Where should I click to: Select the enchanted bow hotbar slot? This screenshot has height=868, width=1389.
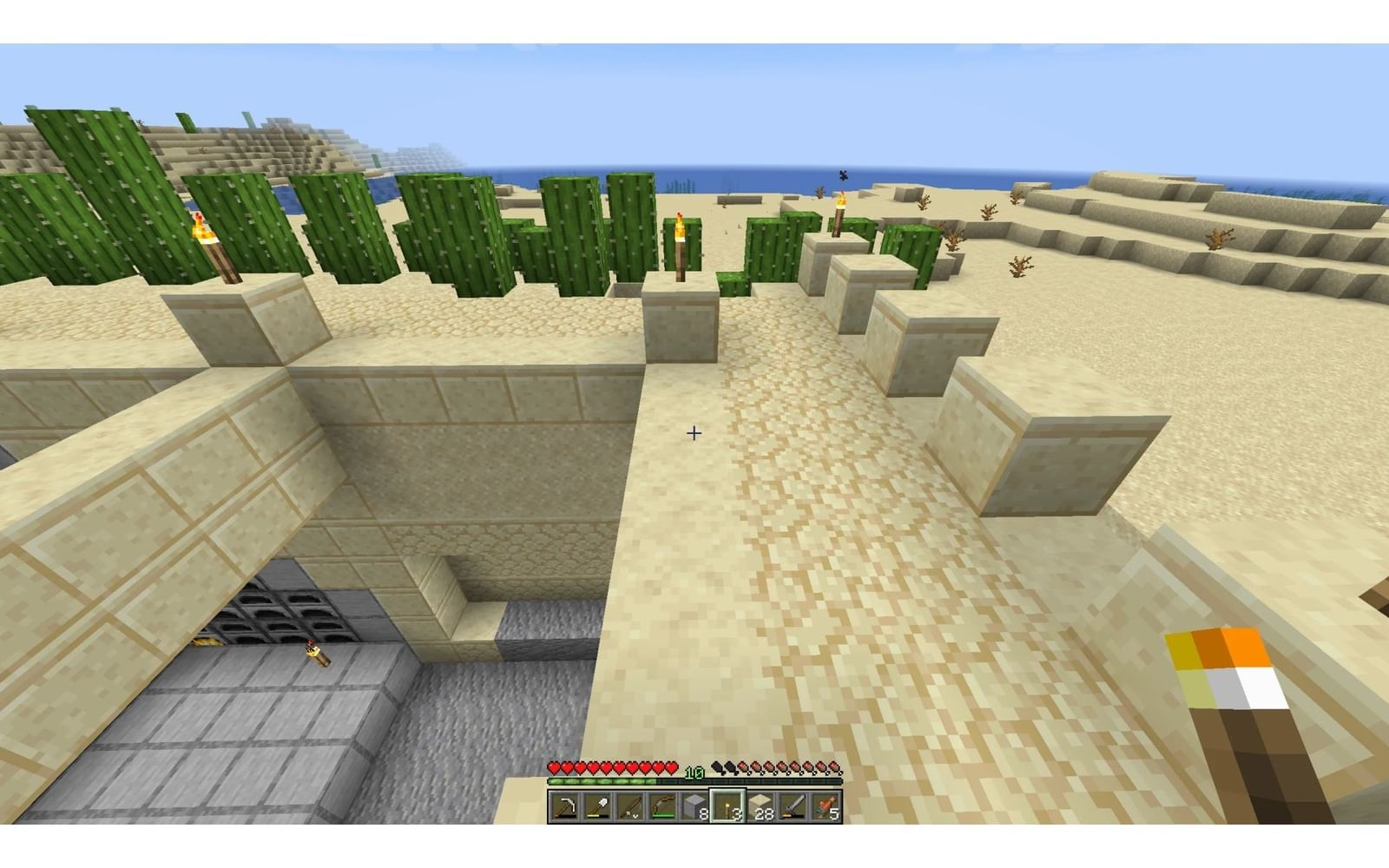663,806
